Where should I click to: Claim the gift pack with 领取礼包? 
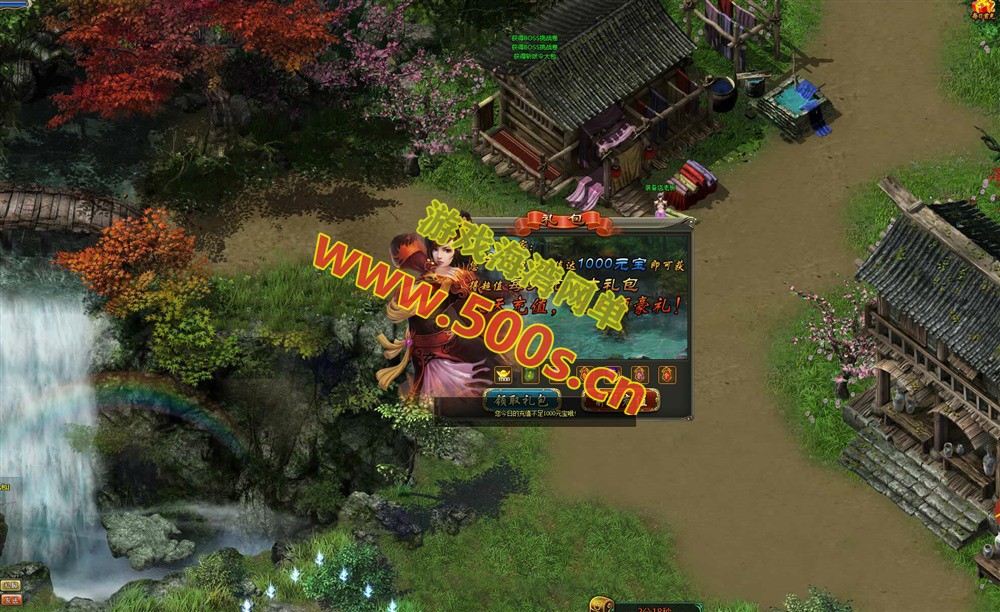pos(521,400)
